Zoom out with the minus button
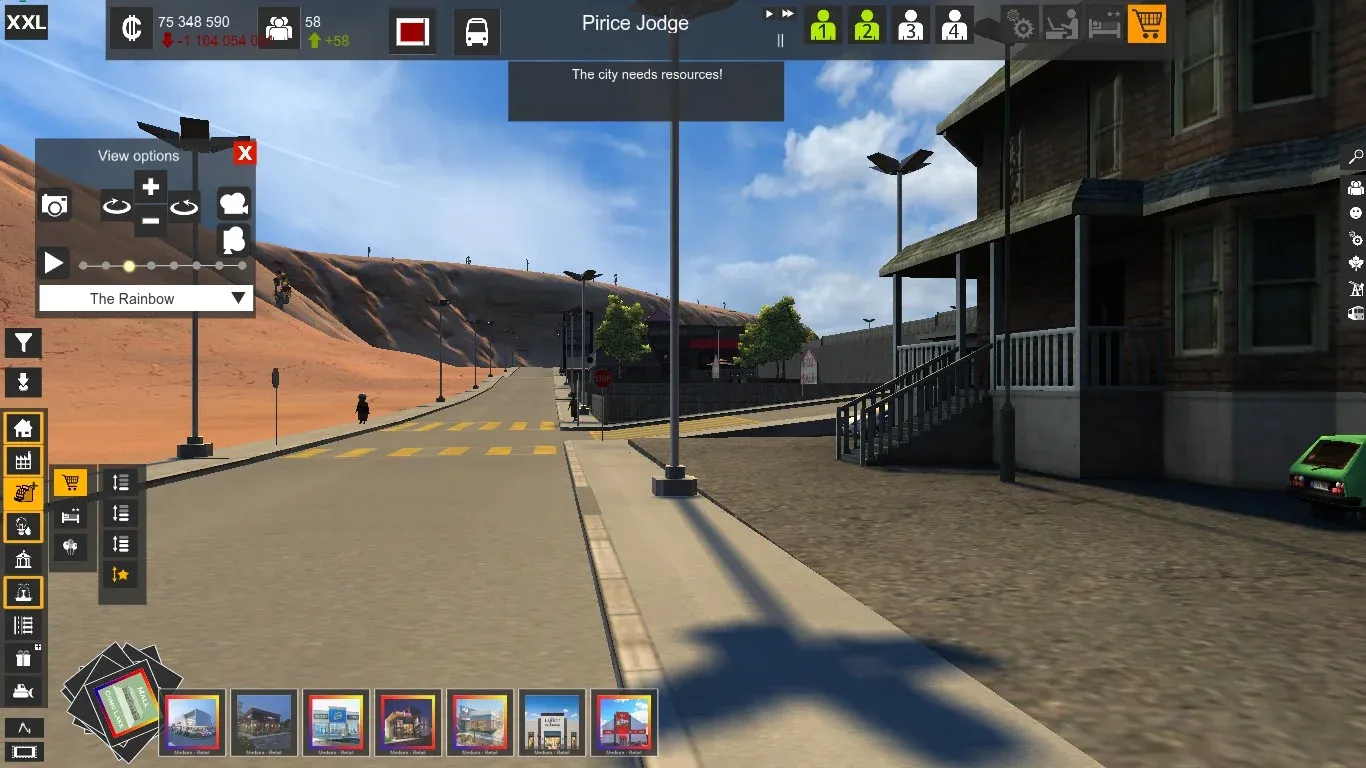 pyautogui.click(x=150, y=221)
